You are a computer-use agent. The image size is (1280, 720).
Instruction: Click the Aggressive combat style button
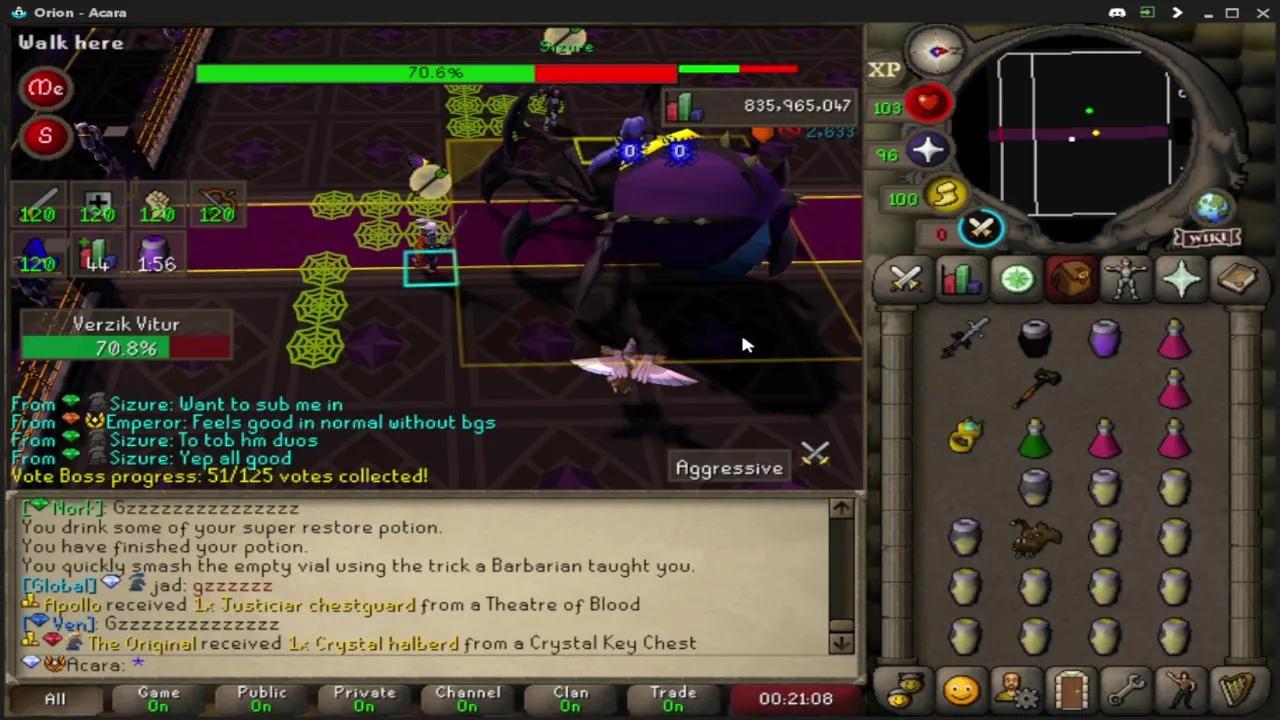(x=729, y=468)
